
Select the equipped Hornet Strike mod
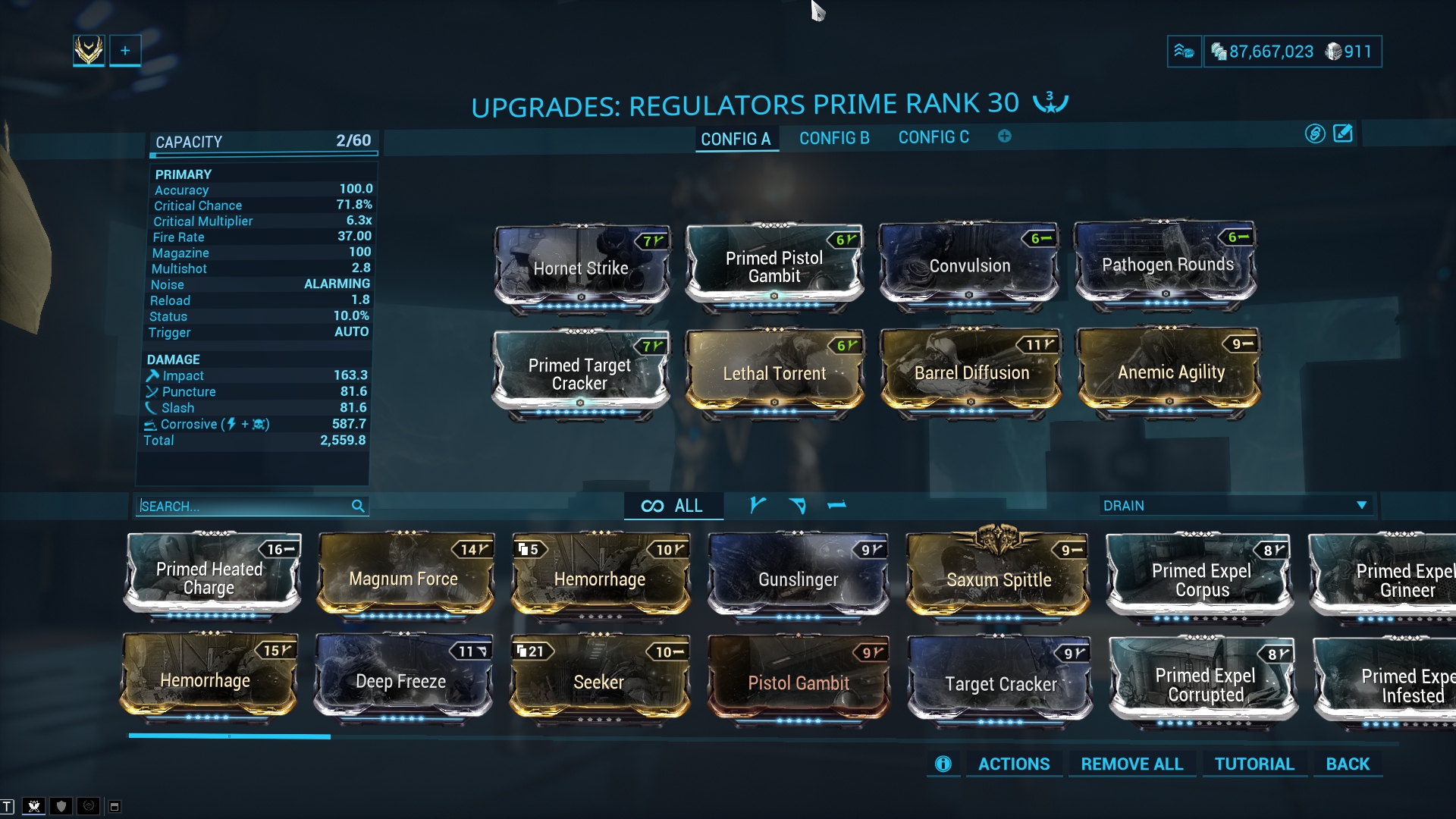[581, 267]
